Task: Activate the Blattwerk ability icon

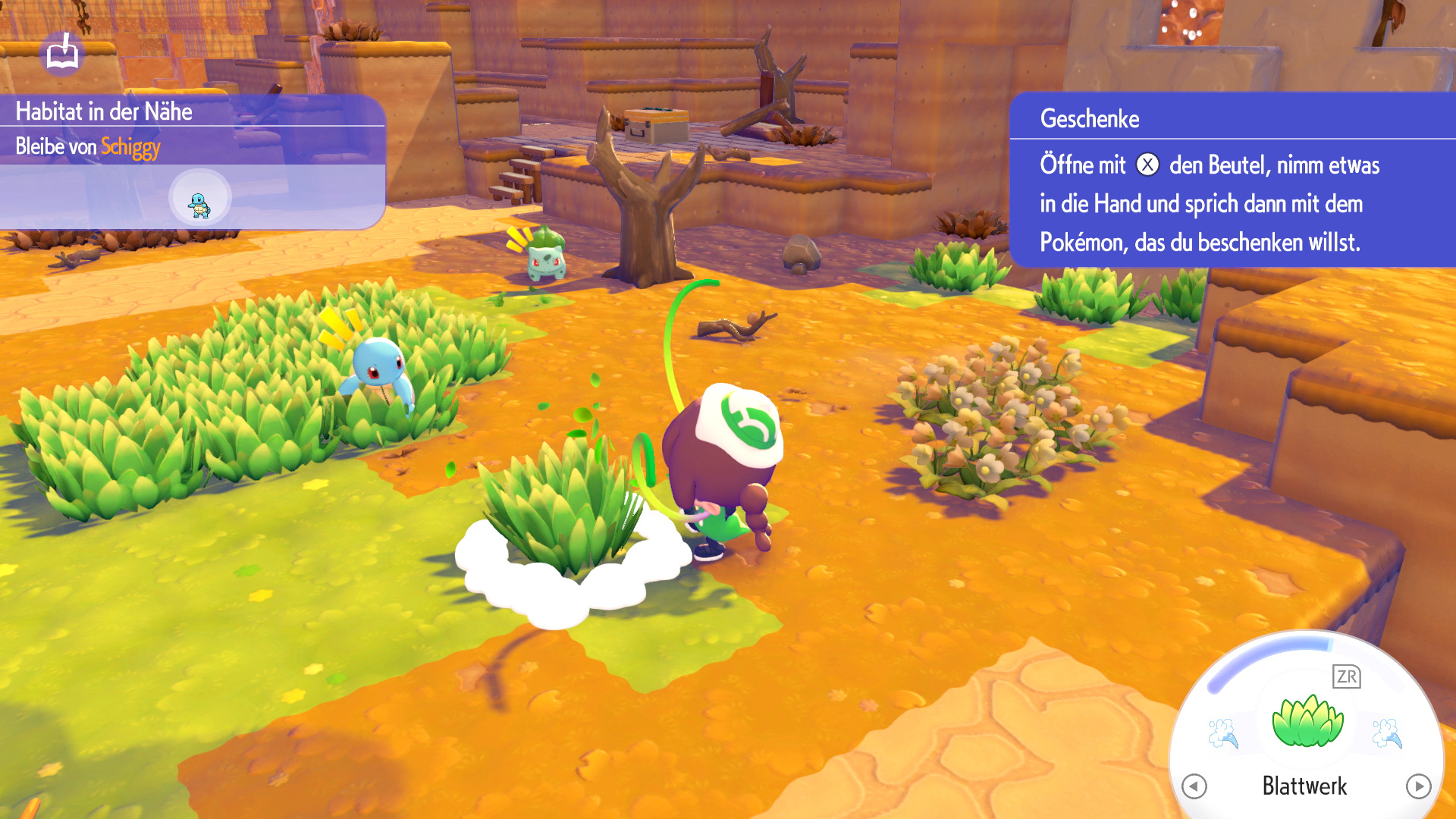Action: coord(1307,721)
